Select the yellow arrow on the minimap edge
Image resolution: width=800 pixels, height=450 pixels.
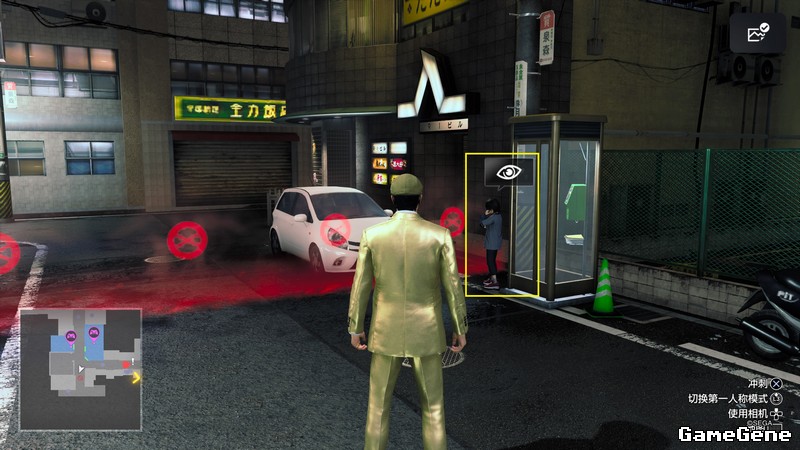pyautogui.click(x=136, y=378)
